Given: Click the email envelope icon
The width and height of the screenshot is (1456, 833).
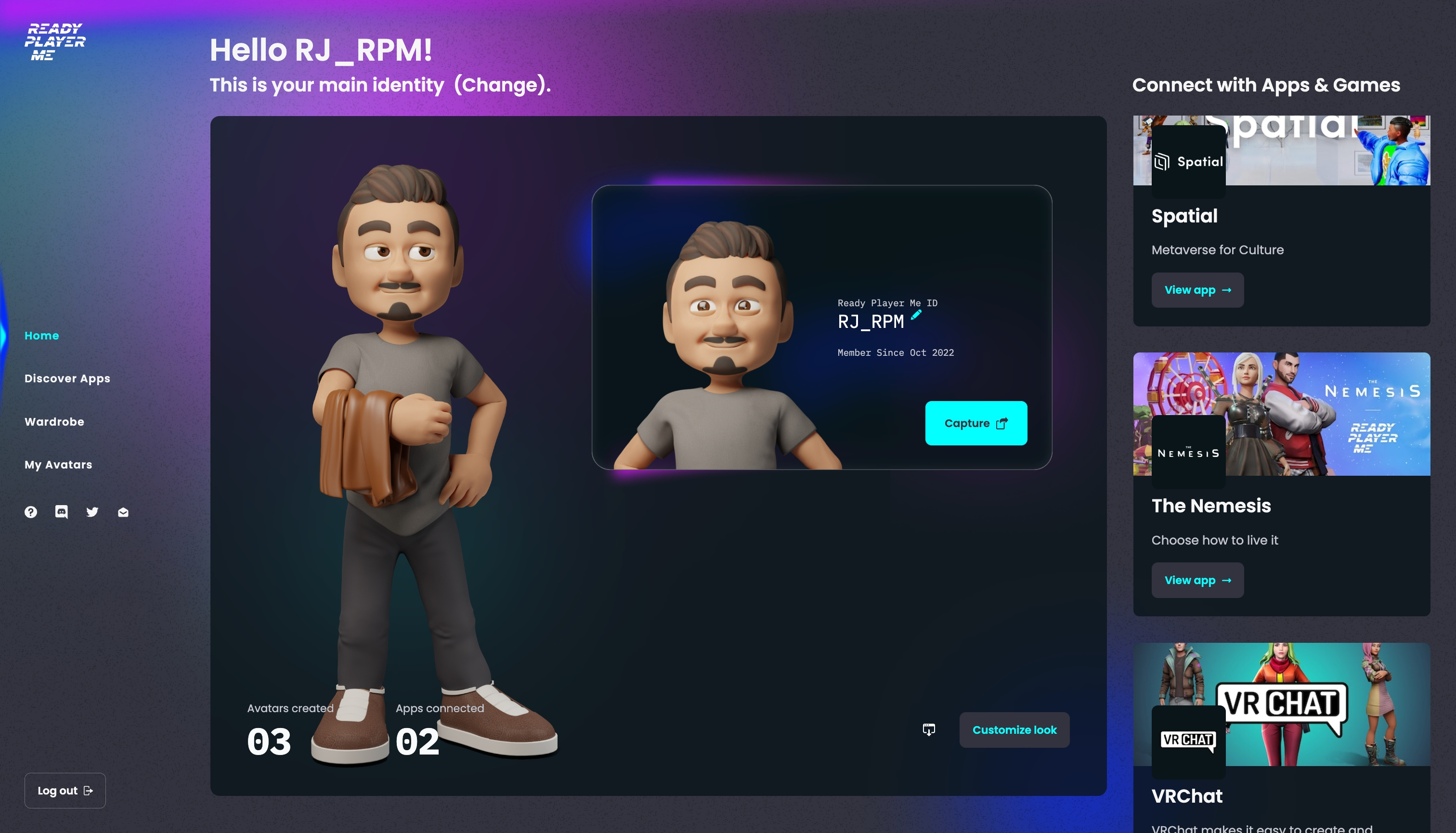Looking at the screenshot, I should pyautogui.click(x=123, y=512).
